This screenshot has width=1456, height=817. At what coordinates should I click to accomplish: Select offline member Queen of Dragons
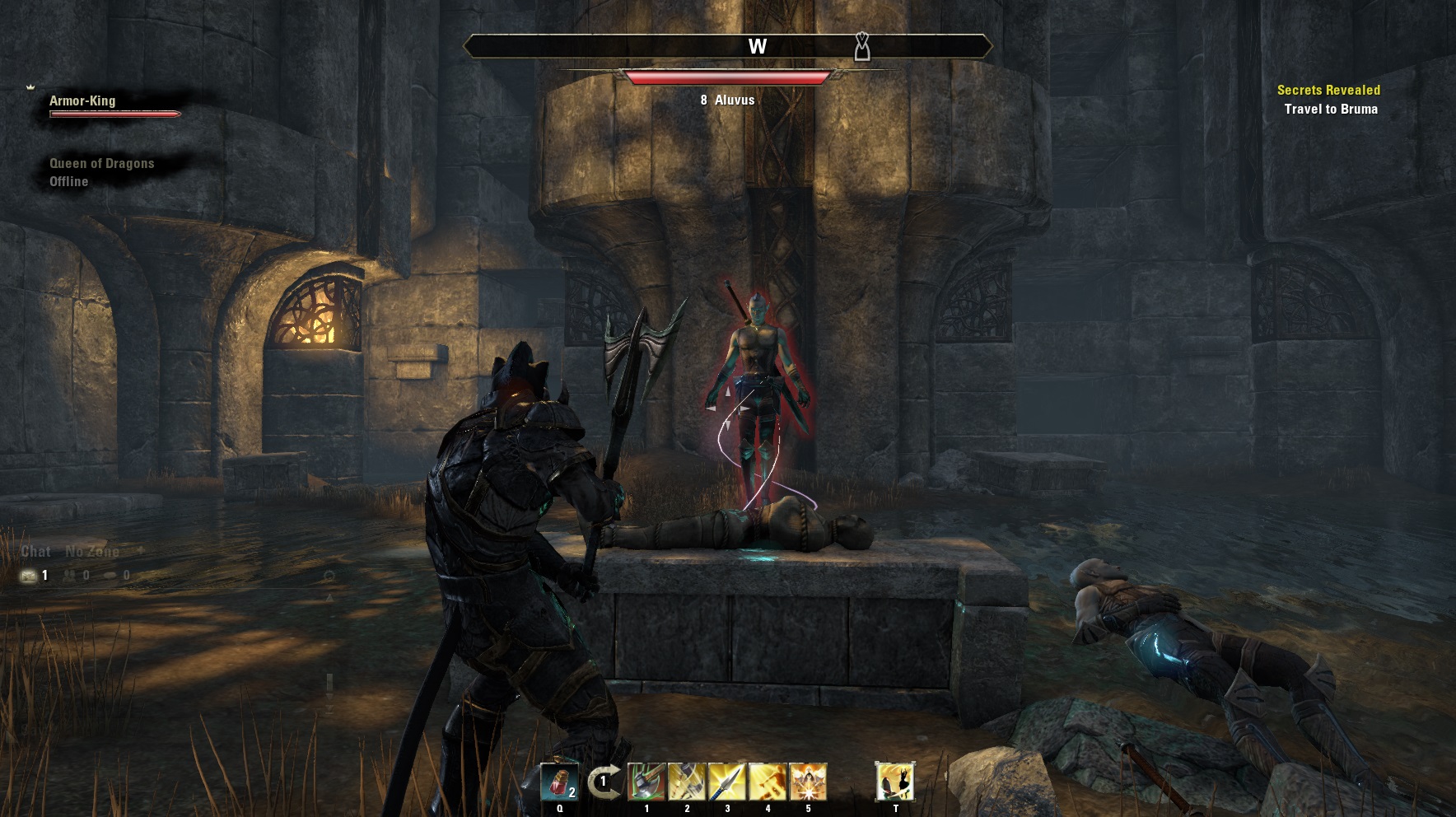pos(101,163)
